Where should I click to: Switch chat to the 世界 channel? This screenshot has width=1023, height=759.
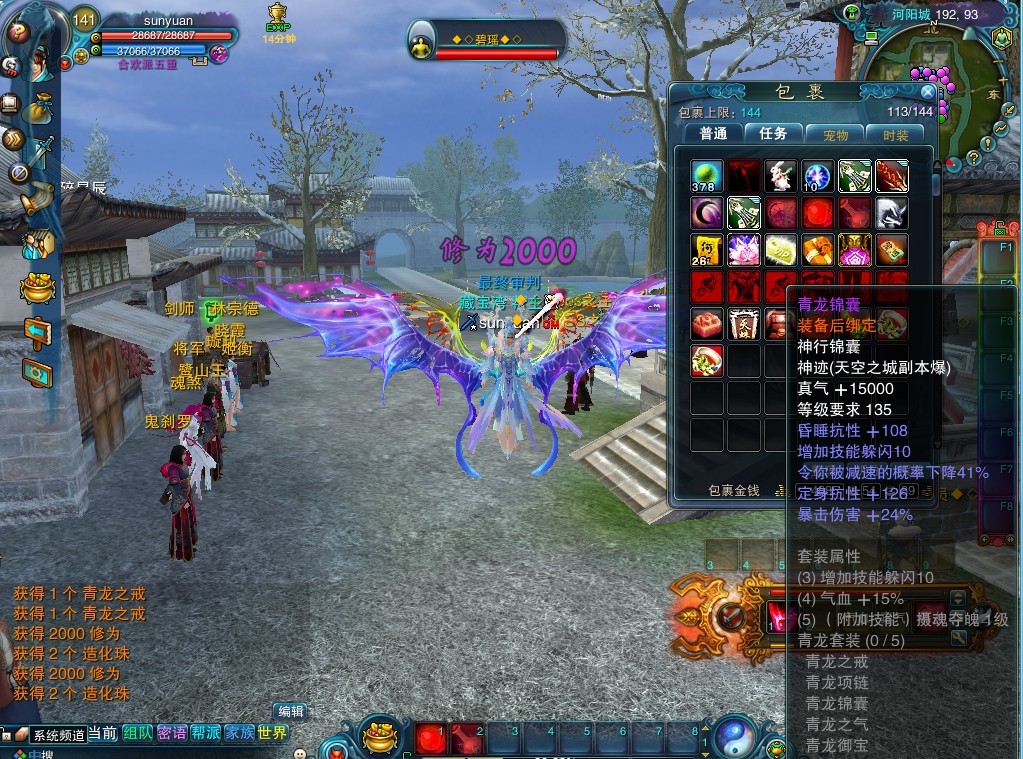[272, 733]
